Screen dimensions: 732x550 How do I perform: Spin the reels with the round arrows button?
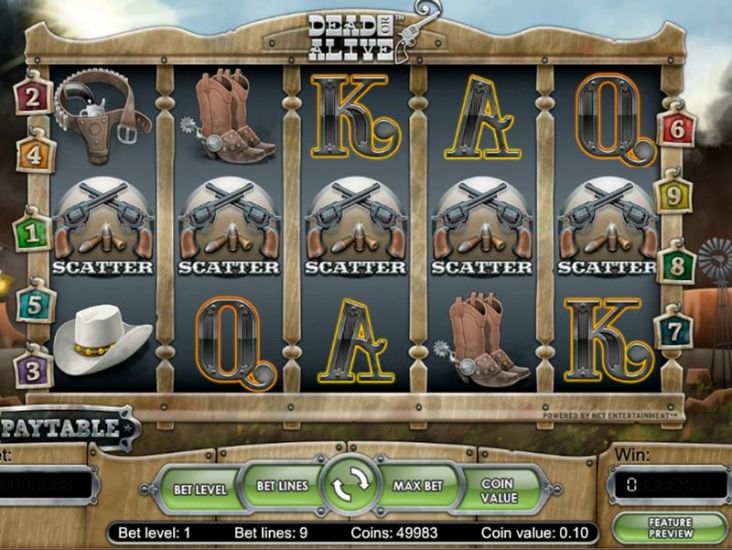pos(351,487)
